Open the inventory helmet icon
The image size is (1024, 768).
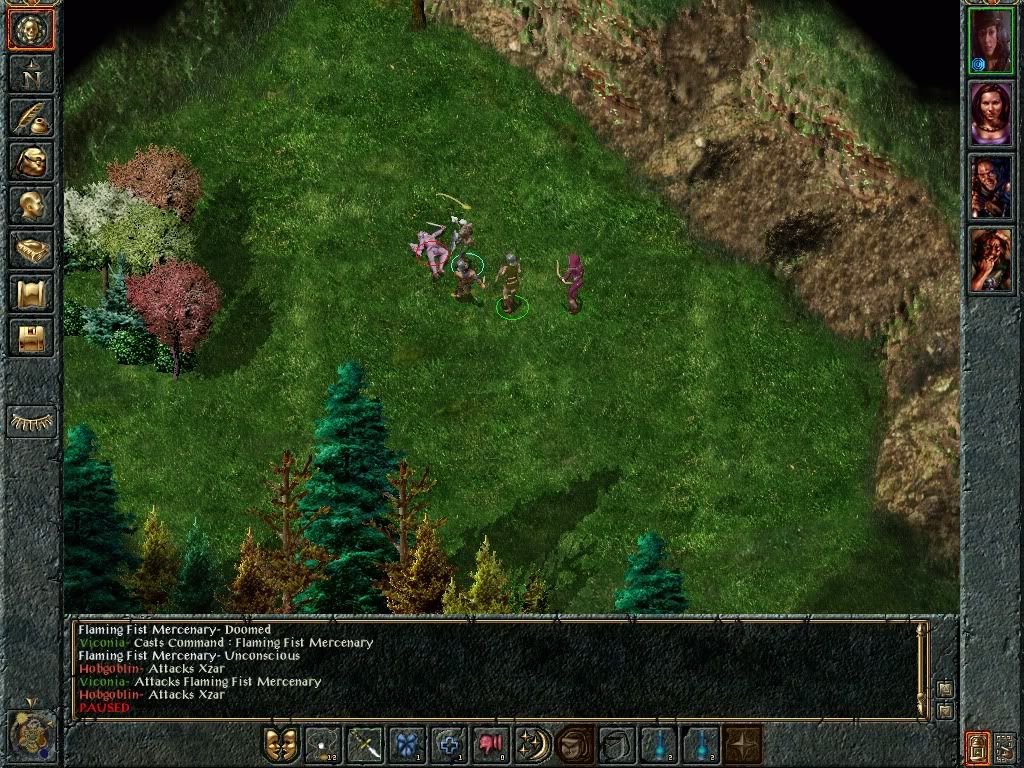click(x=31, y=161)
